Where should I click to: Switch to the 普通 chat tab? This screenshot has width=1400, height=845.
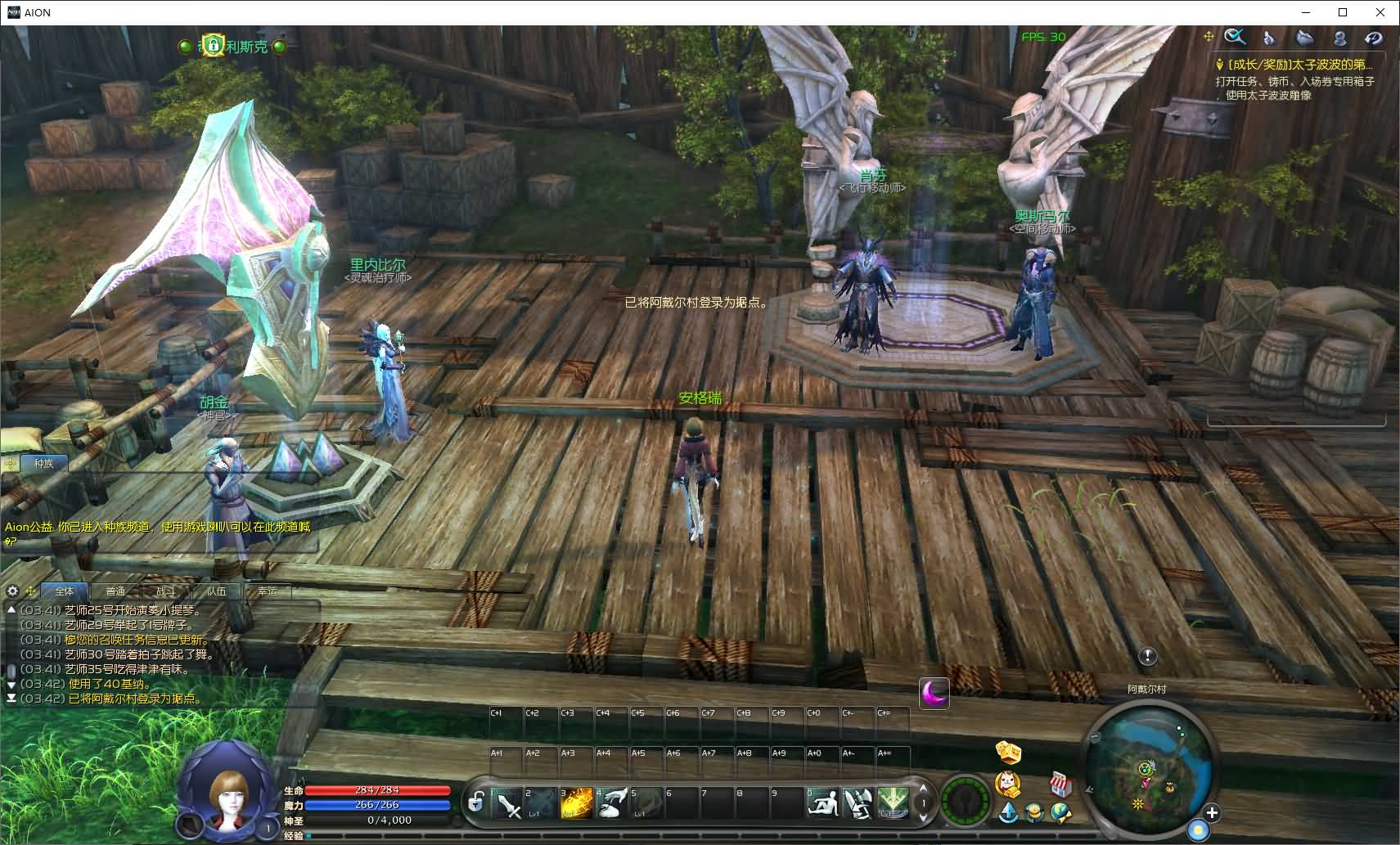pos(115,591)
